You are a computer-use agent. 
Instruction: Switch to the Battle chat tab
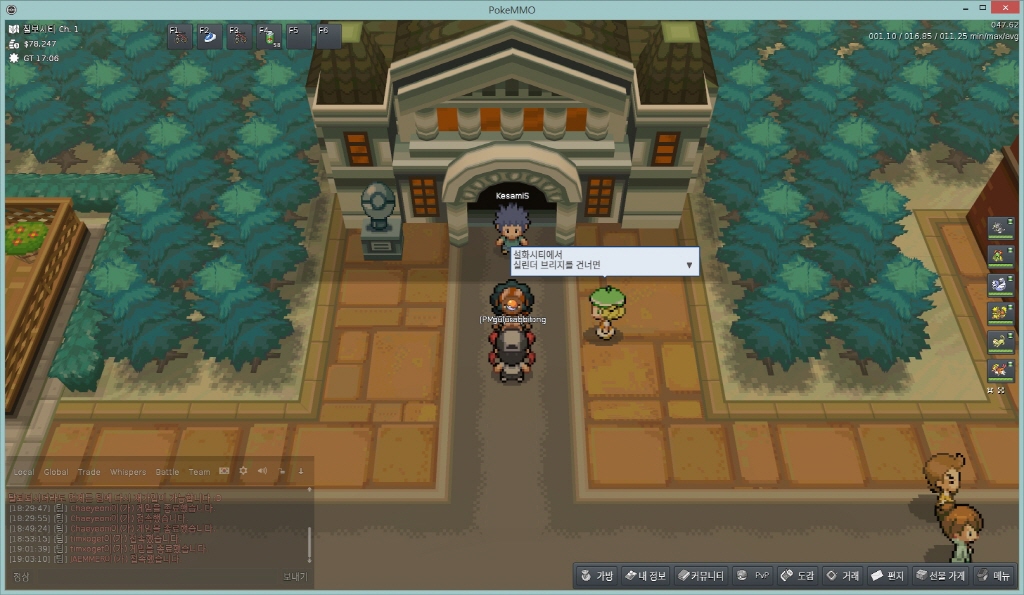pos(167,472)
